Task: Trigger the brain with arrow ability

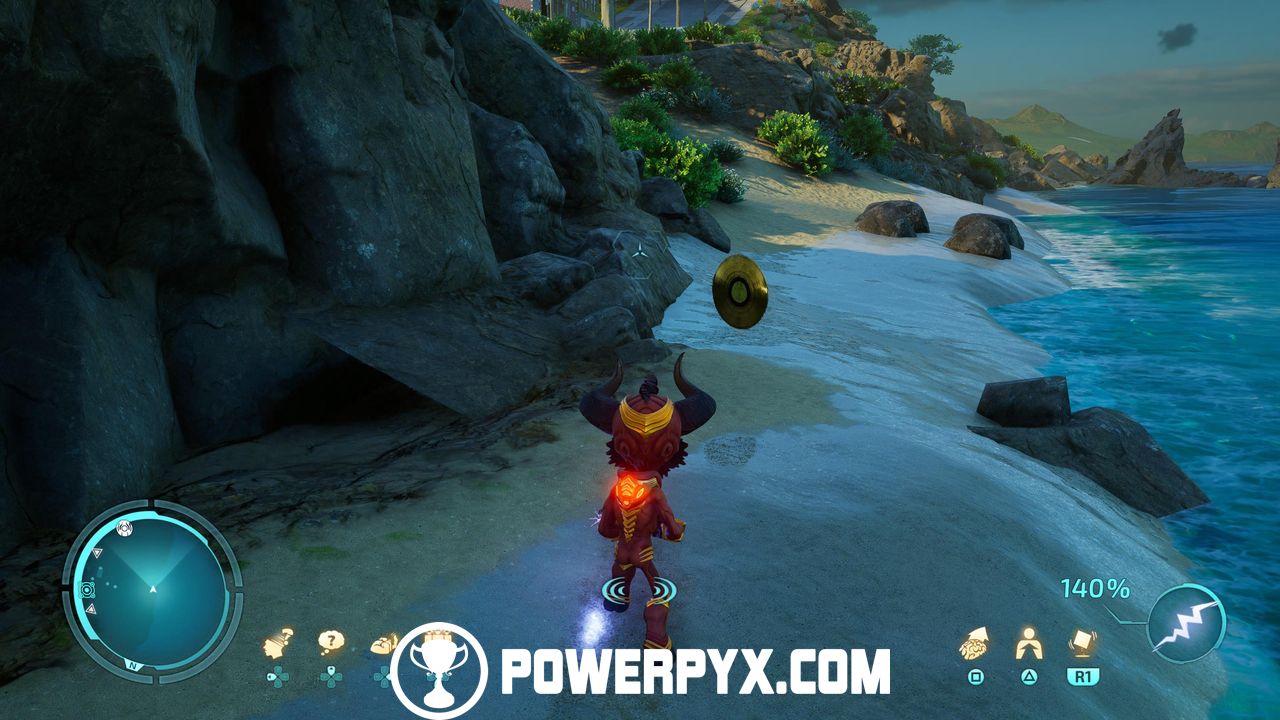Action: [x=974, y=643]
